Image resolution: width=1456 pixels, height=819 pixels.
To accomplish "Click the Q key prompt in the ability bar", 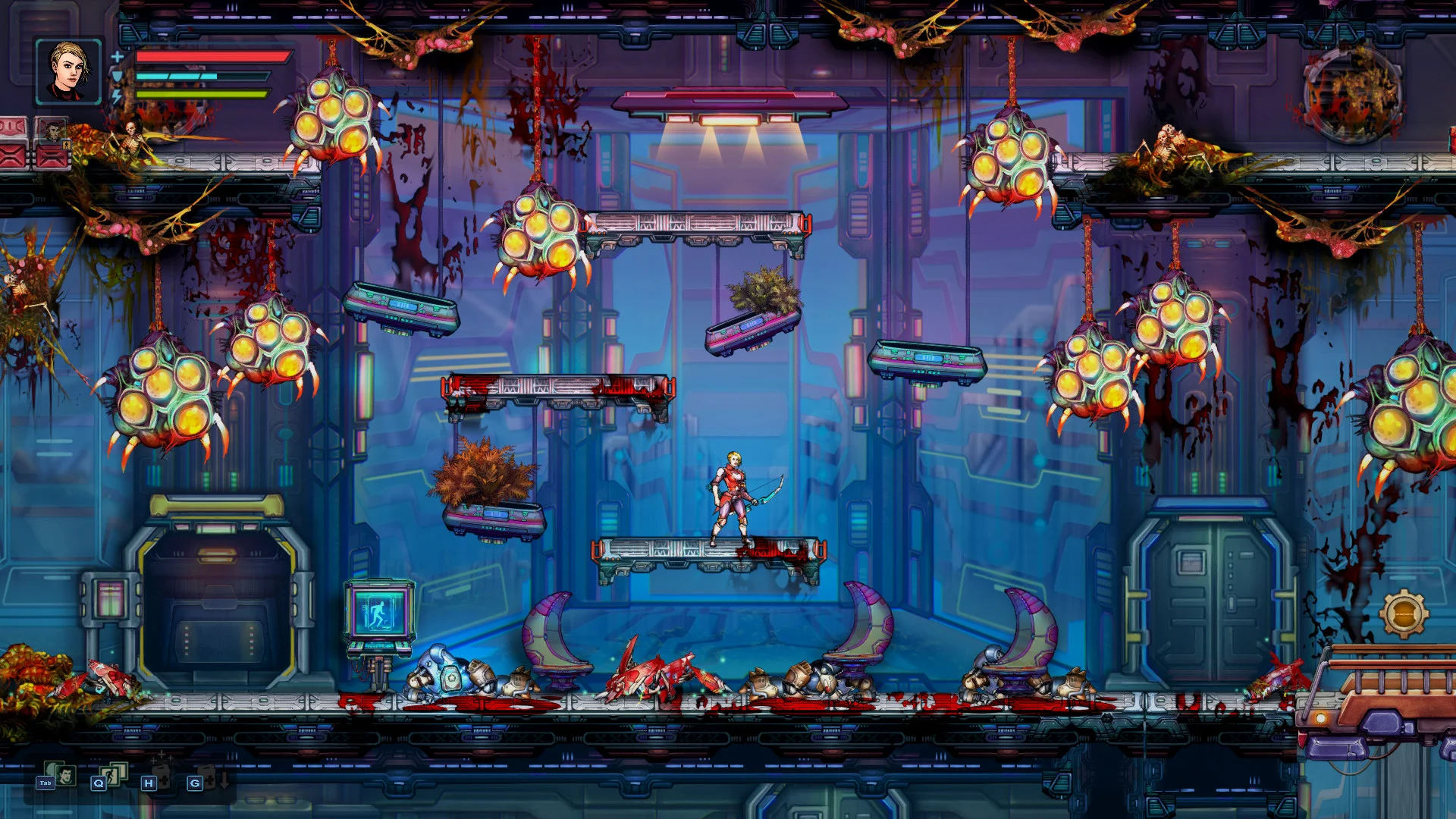I will [99, 783].
